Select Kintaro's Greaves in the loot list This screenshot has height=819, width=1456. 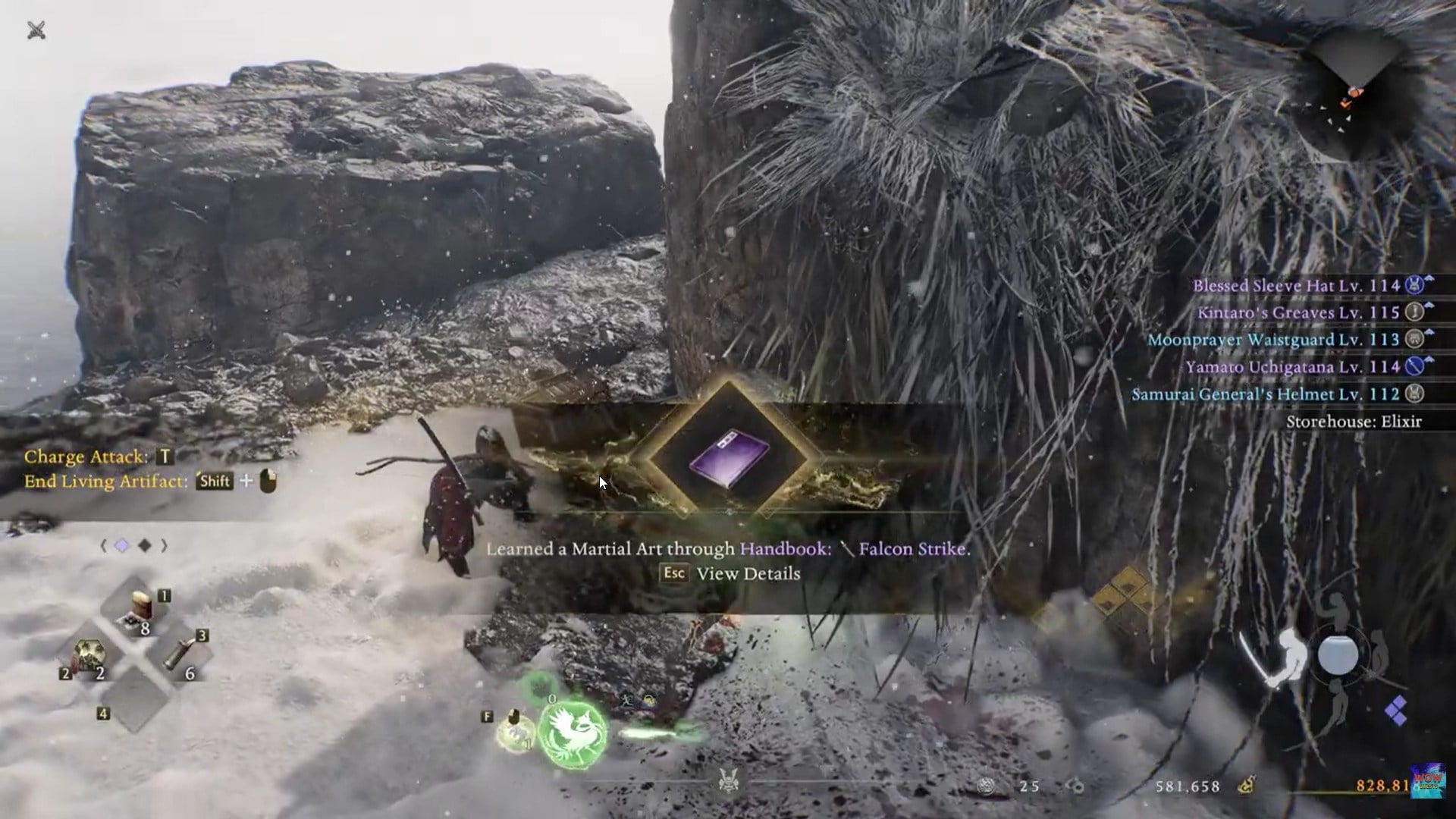tap(1298, 313)
